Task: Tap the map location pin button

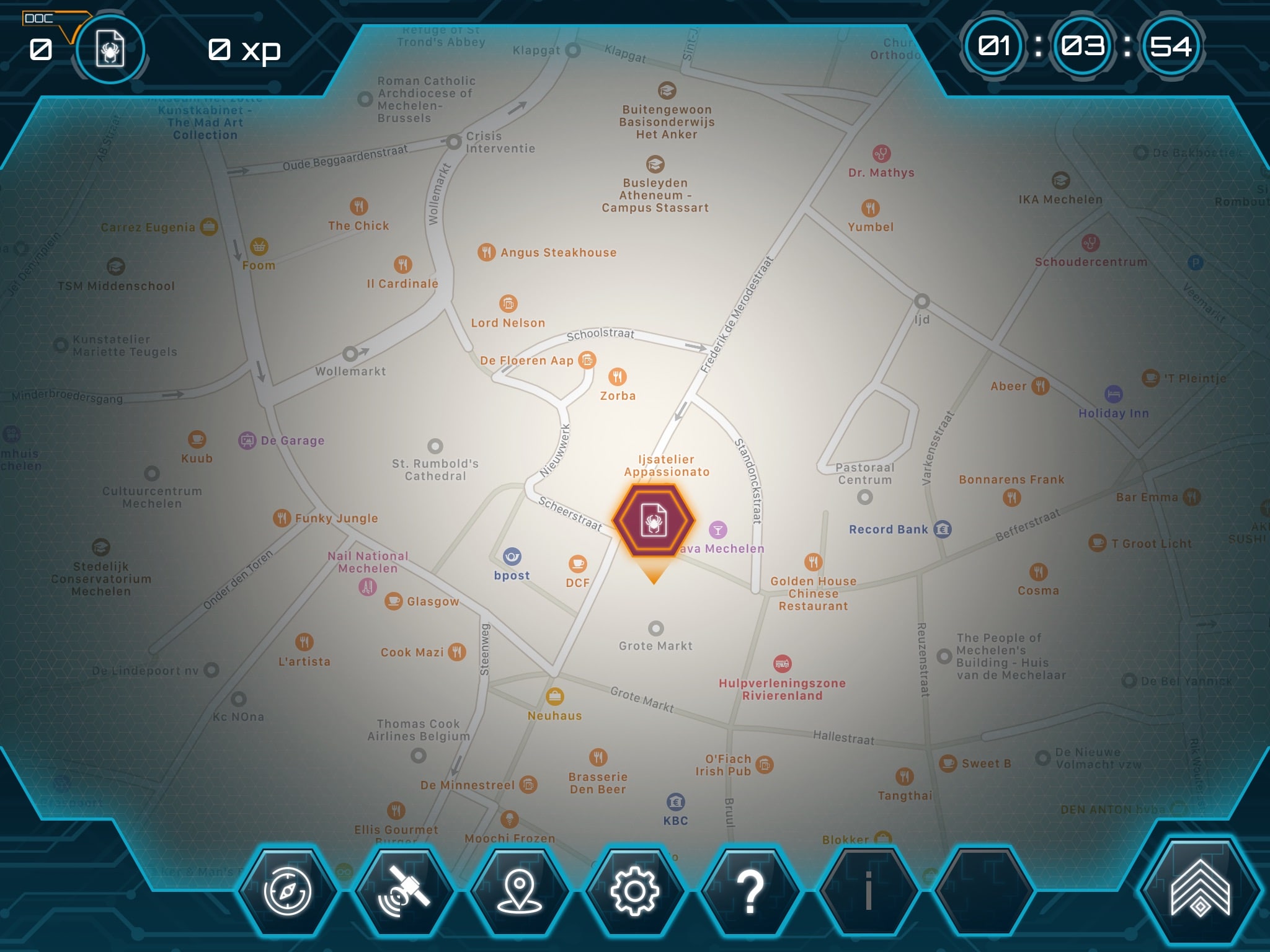Action: click(519, 891)
